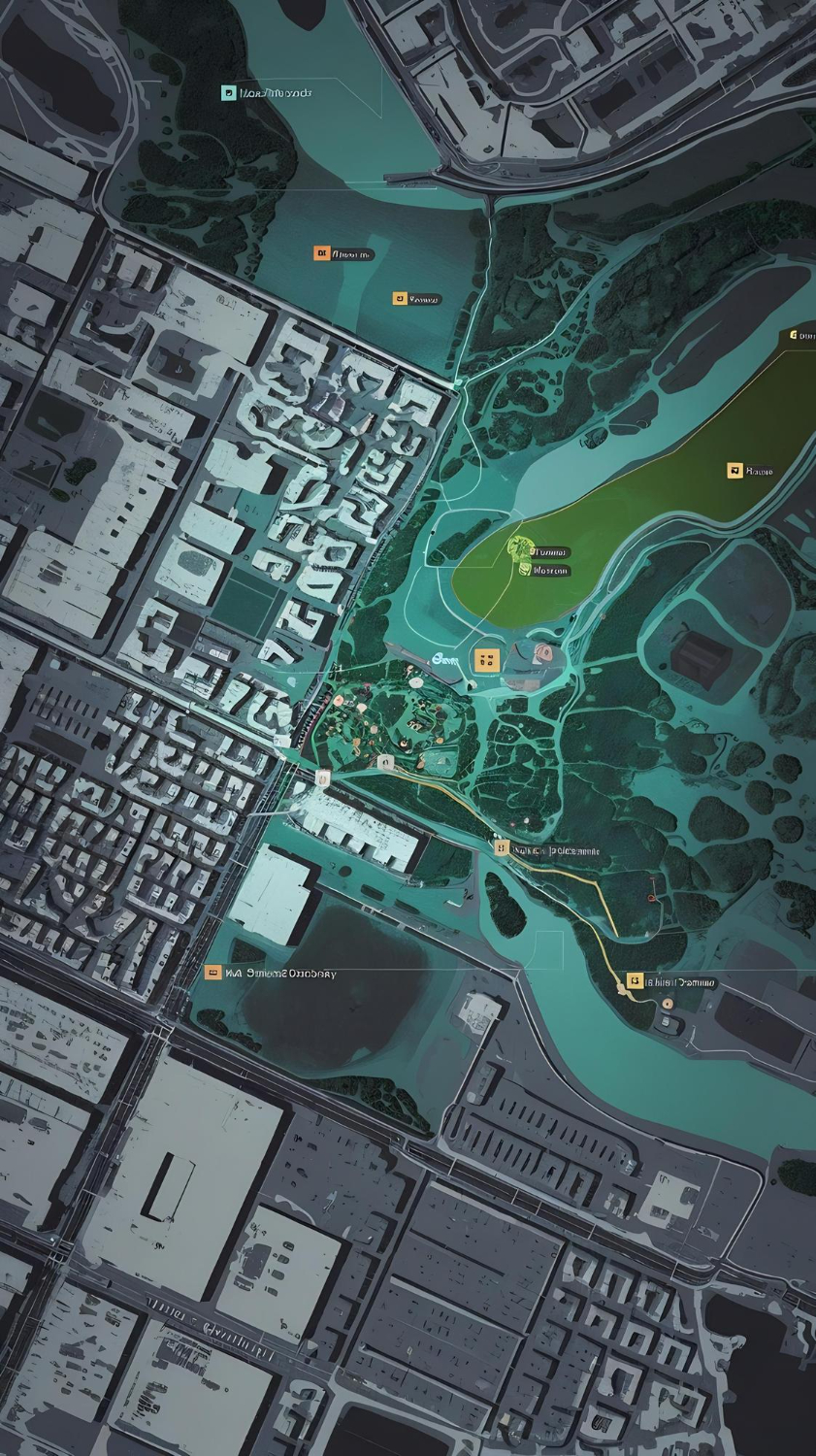This screenshot has width=816, height=1456.
Task: Select the yellow marker on the bright green field
Action: tap(735, 471)
